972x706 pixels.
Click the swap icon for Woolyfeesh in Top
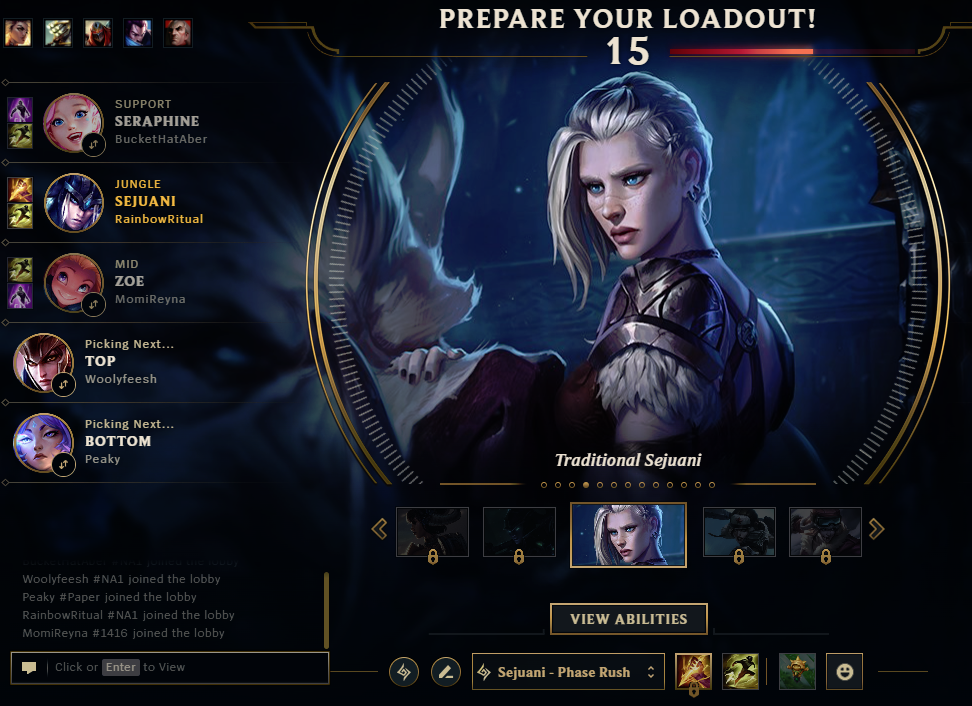(64, 384)
